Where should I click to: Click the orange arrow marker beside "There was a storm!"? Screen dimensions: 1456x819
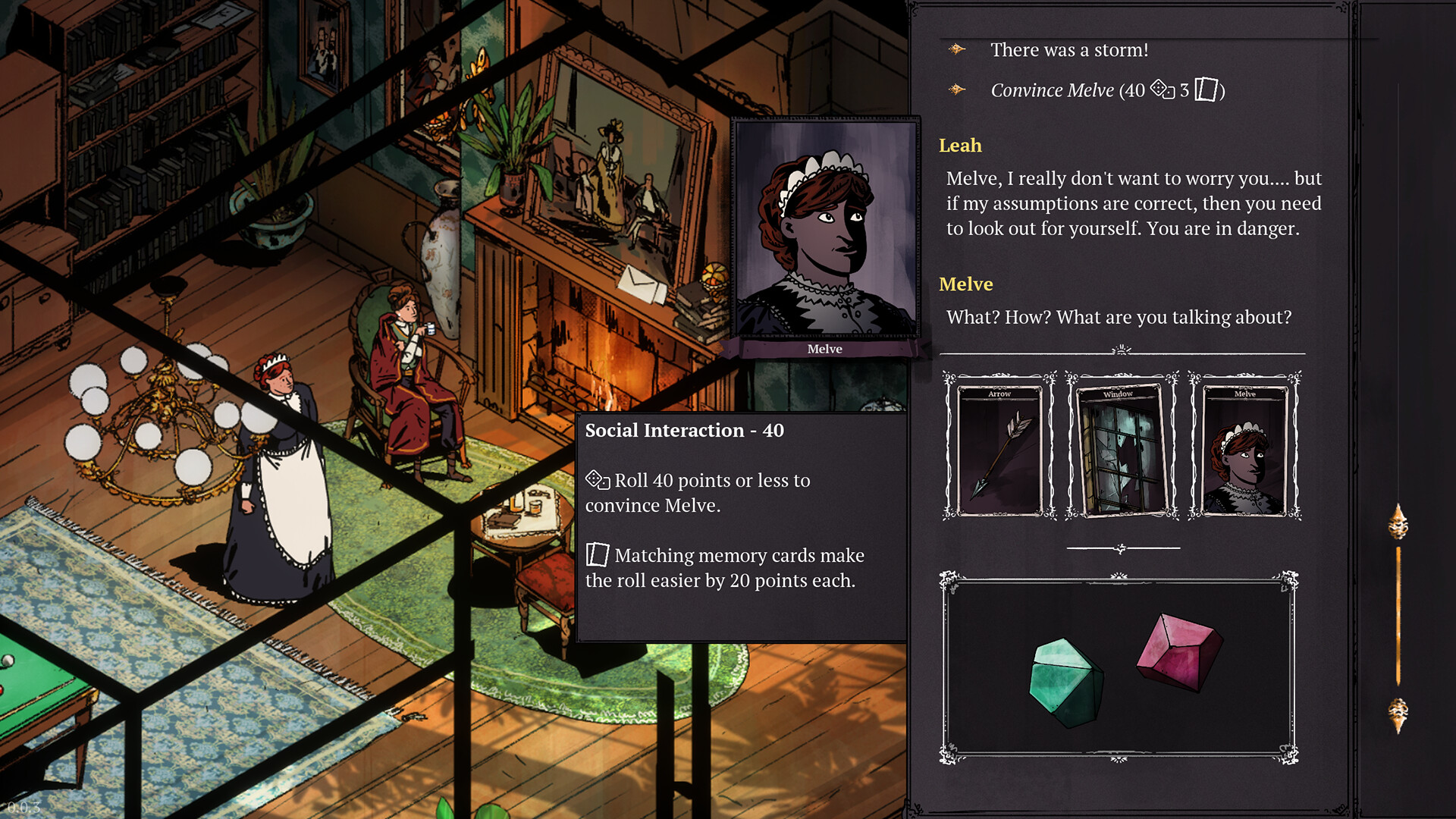coord(959,49)
